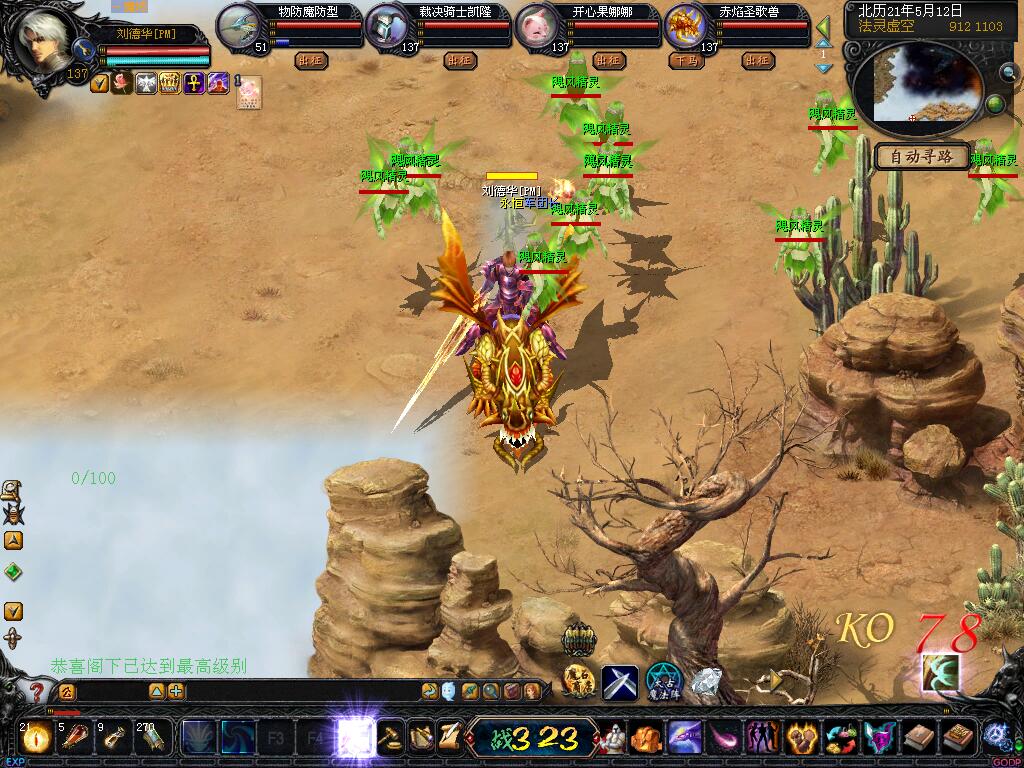Click the 出征 button under 物防魔防型
The height and width of the screenshot is (768, 1024).
pos(311,61)
